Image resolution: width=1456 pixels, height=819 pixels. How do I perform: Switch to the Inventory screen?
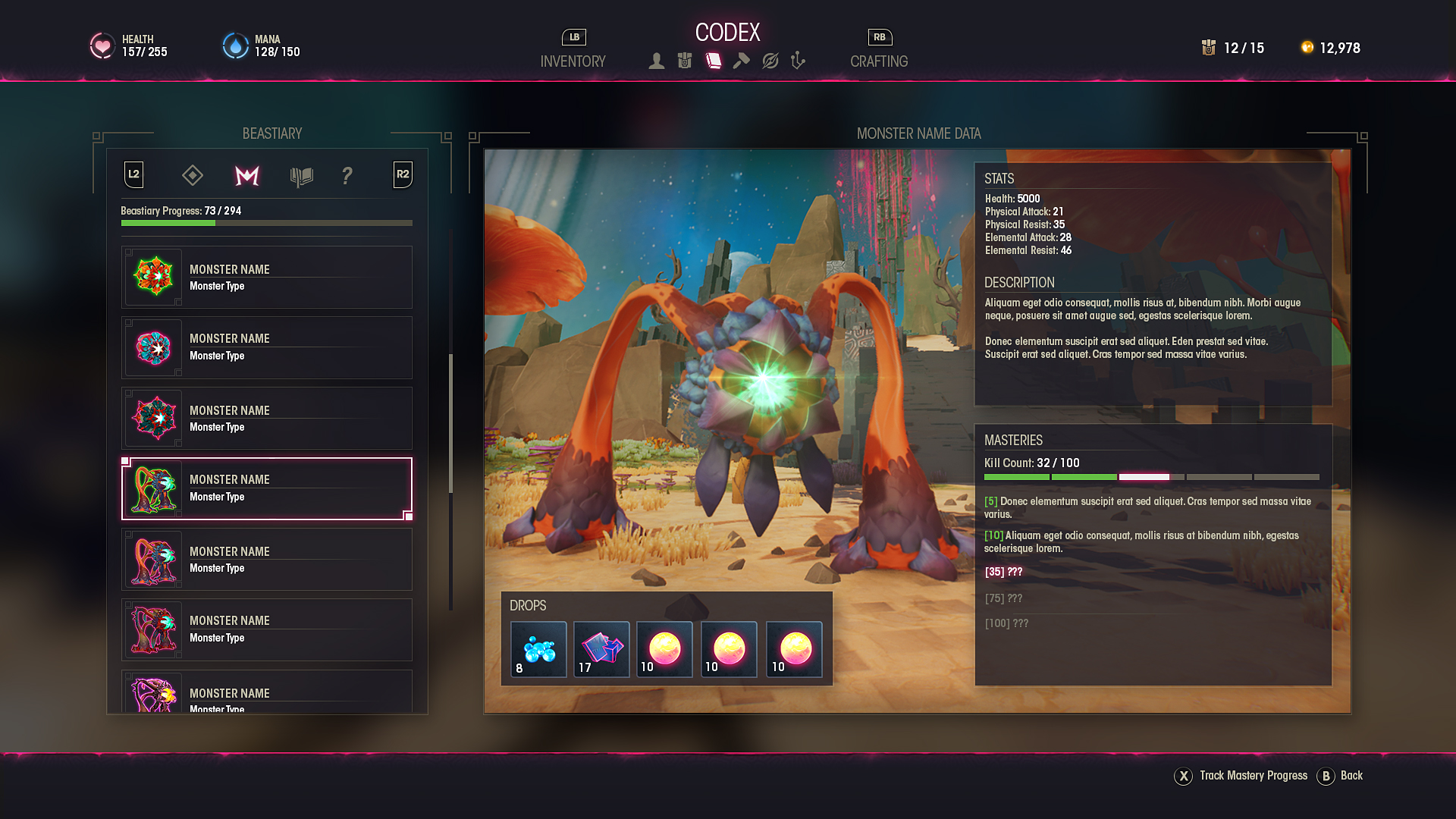point(573,61)
